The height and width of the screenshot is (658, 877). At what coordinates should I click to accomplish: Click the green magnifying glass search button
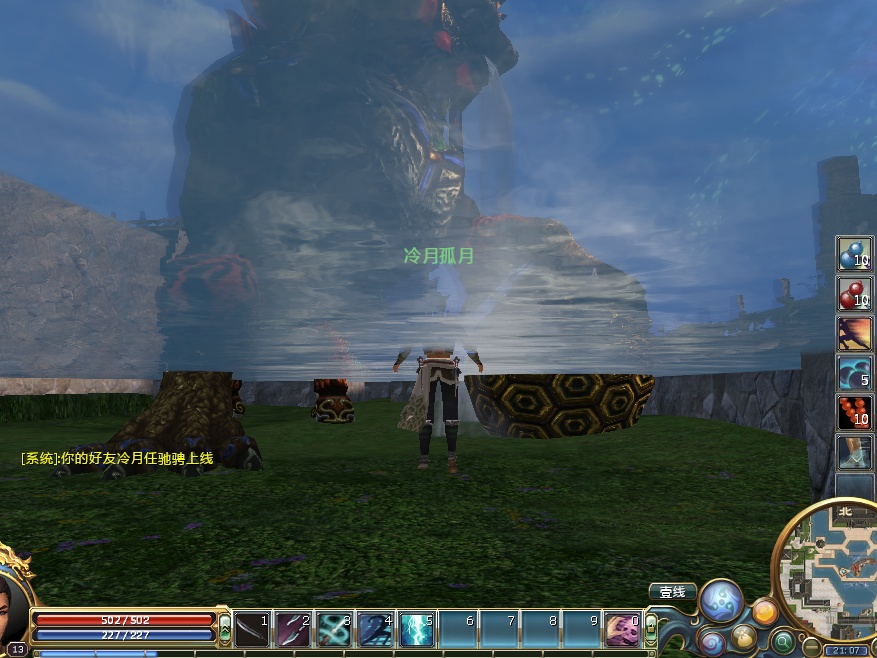coord(782,640)
